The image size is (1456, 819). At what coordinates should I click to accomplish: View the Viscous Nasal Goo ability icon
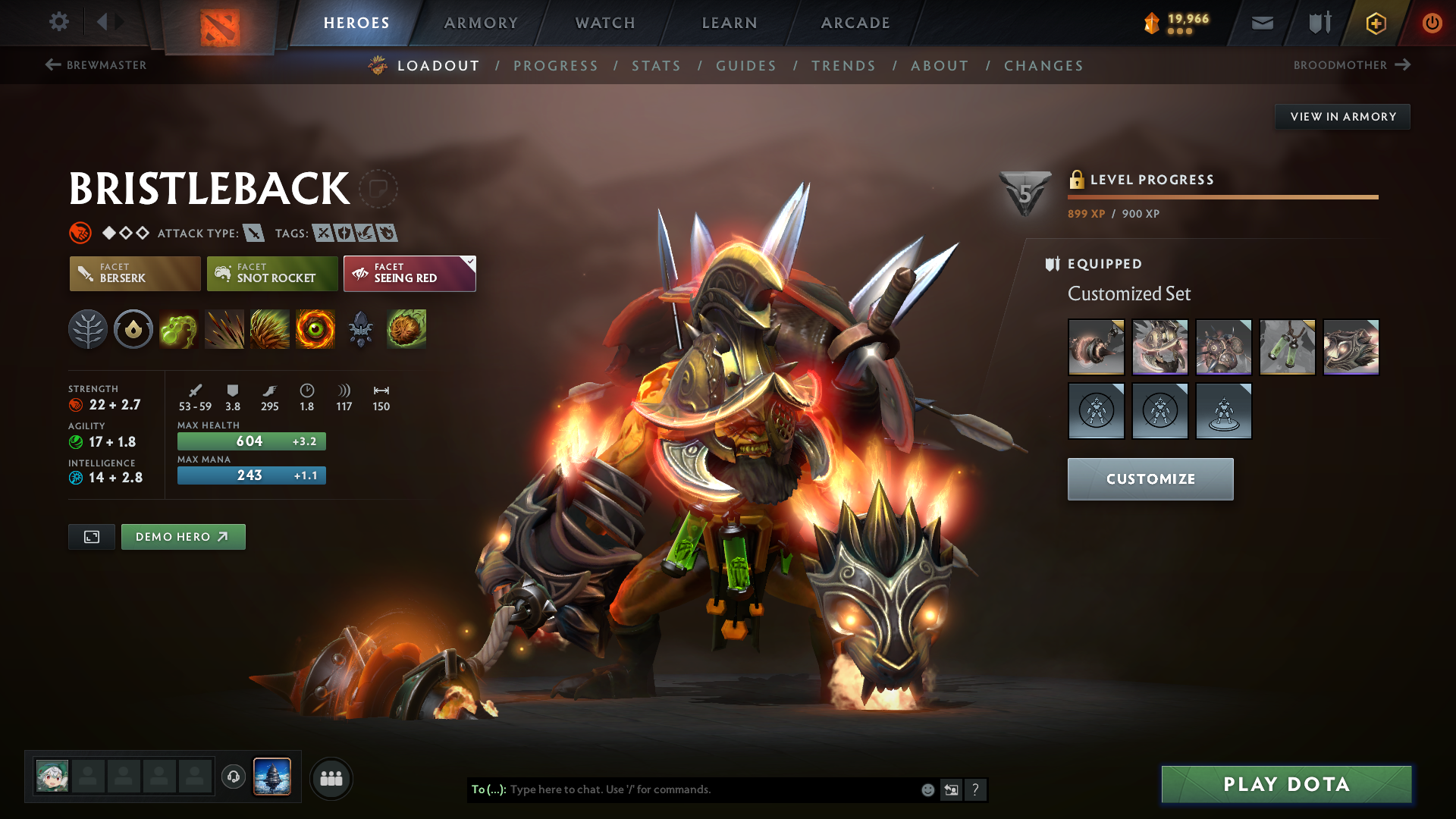click(178, 329)
